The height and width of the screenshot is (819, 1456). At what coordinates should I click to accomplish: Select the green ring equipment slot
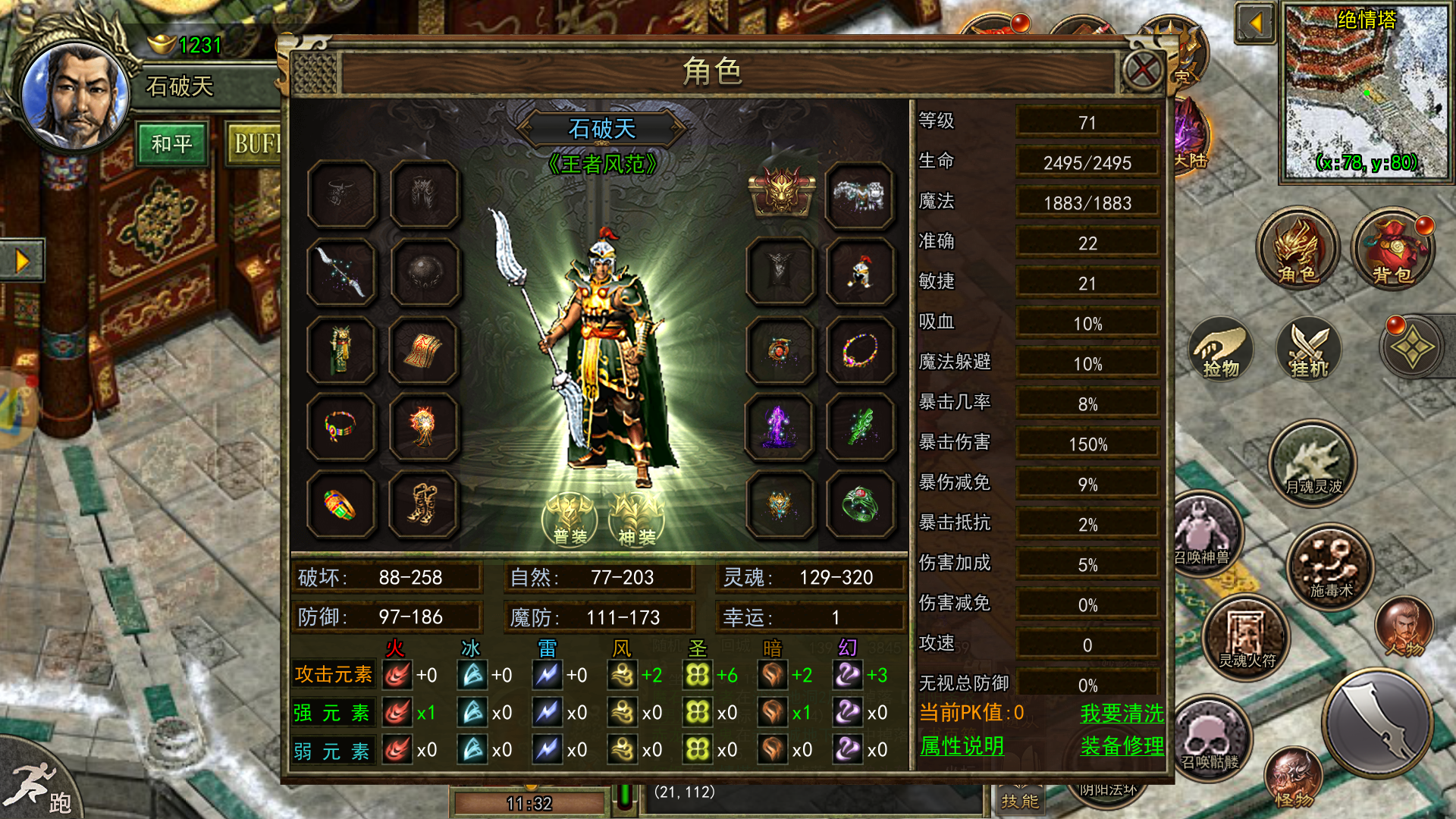pyautogui.click(x=860, y=504)
